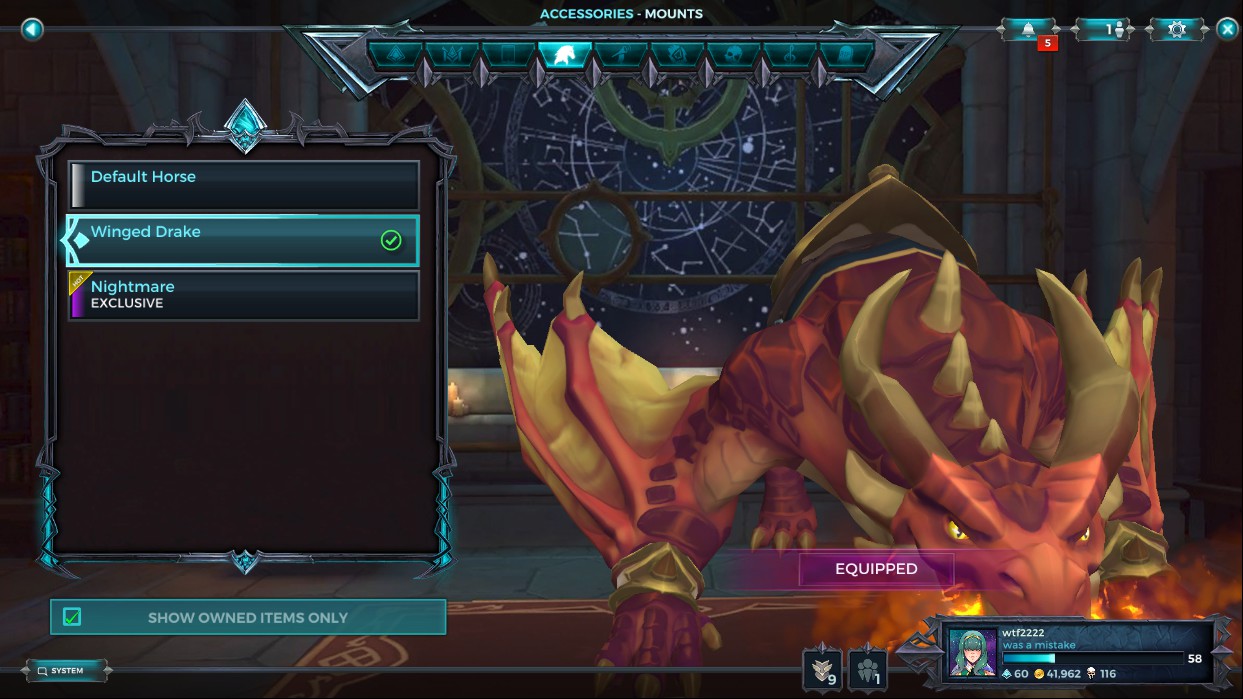Image resolution: width=1243 pixels, height=699 pixels.
Task: Open the System menu
Action: (66, 670)
